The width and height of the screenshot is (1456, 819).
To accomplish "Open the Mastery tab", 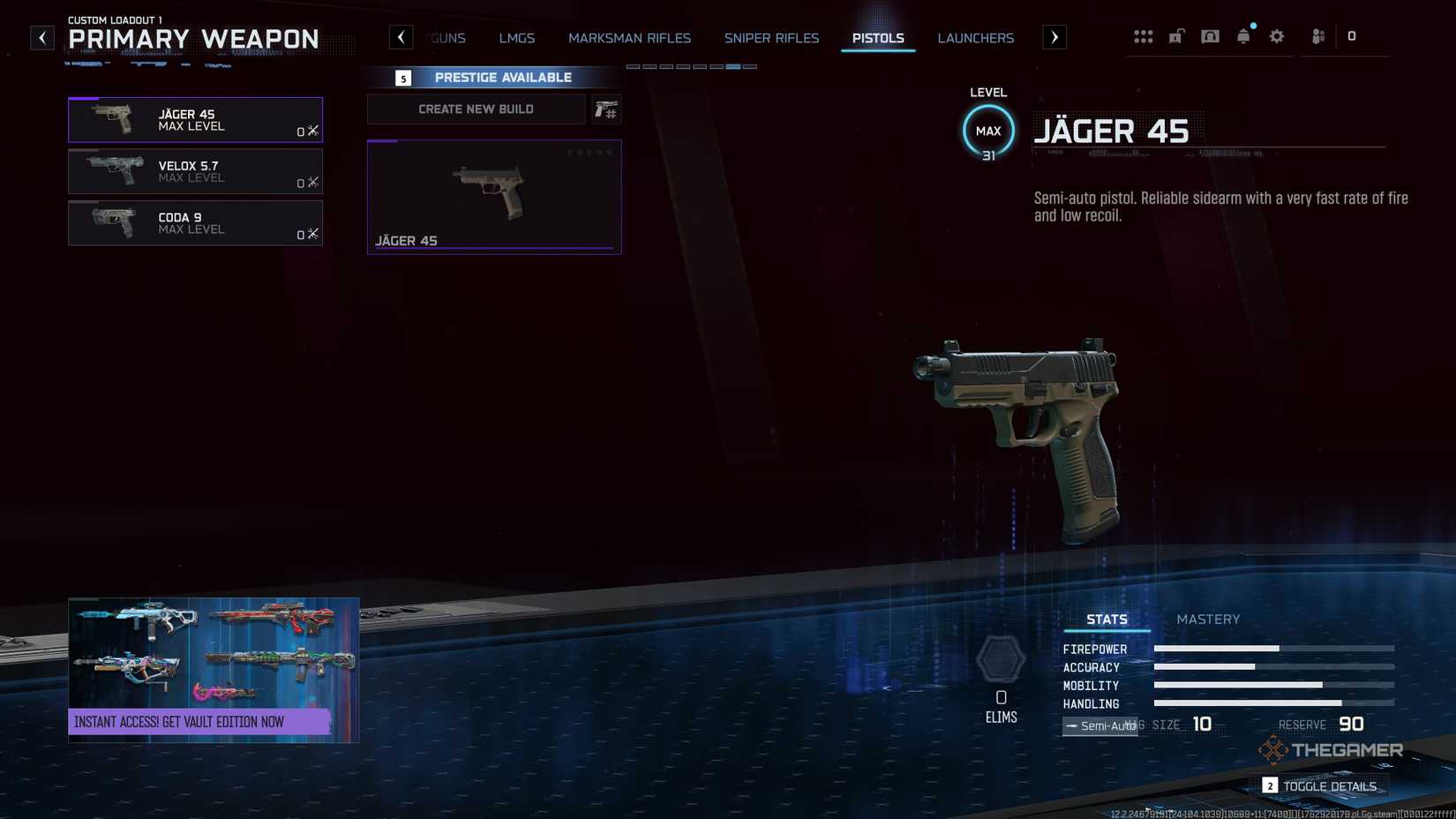I will click(1208, 619).
